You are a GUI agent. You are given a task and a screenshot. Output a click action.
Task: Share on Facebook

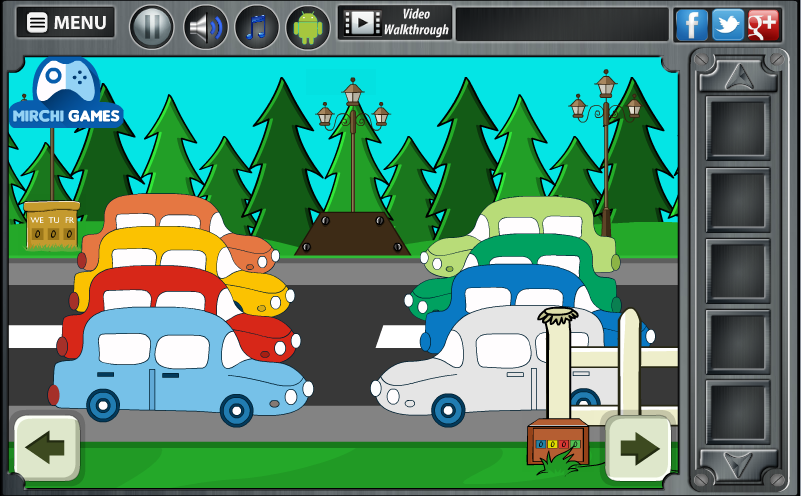point(691,24)
